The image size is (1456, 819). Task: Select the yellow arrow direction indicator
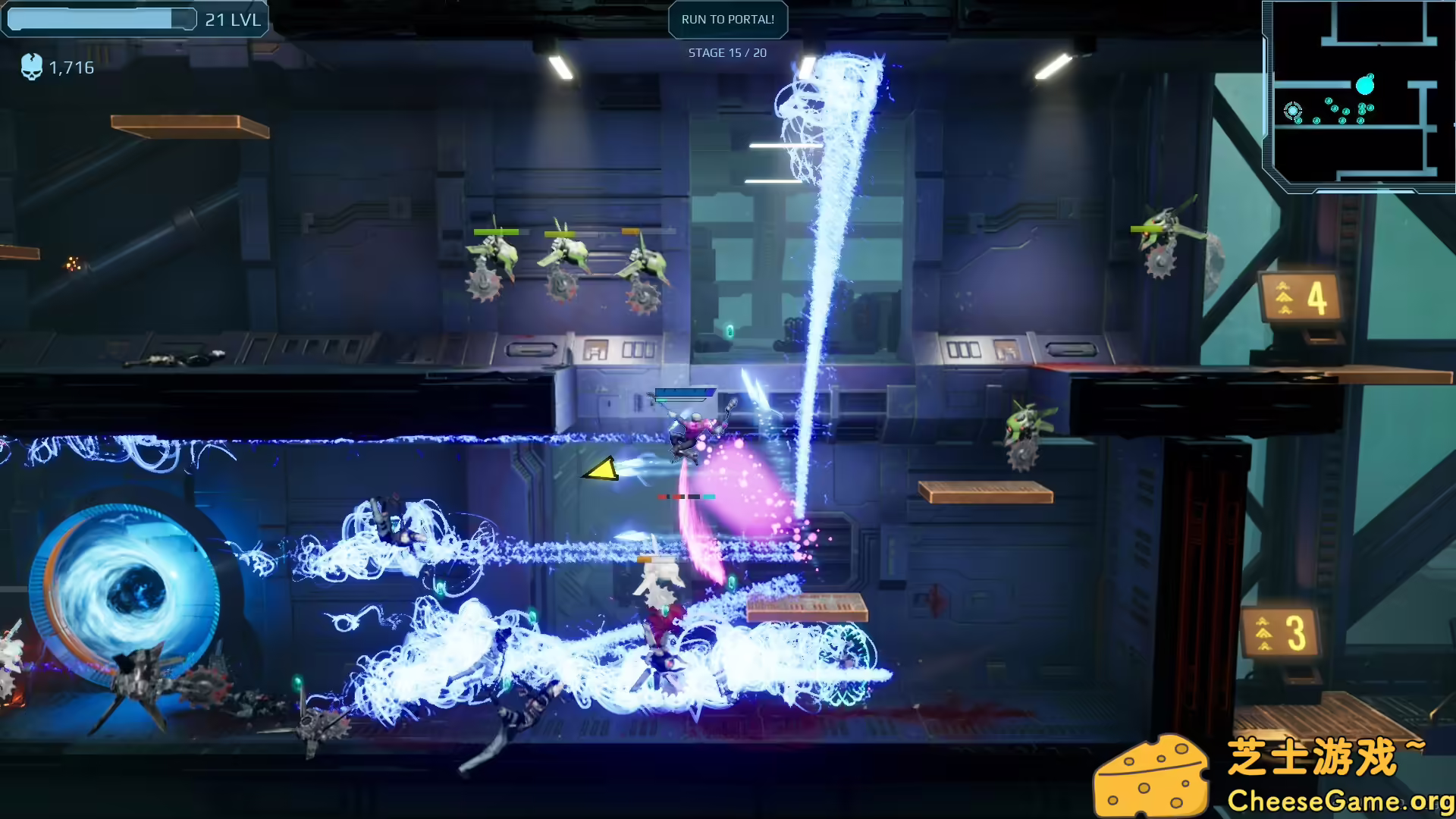tap(598, 470)
